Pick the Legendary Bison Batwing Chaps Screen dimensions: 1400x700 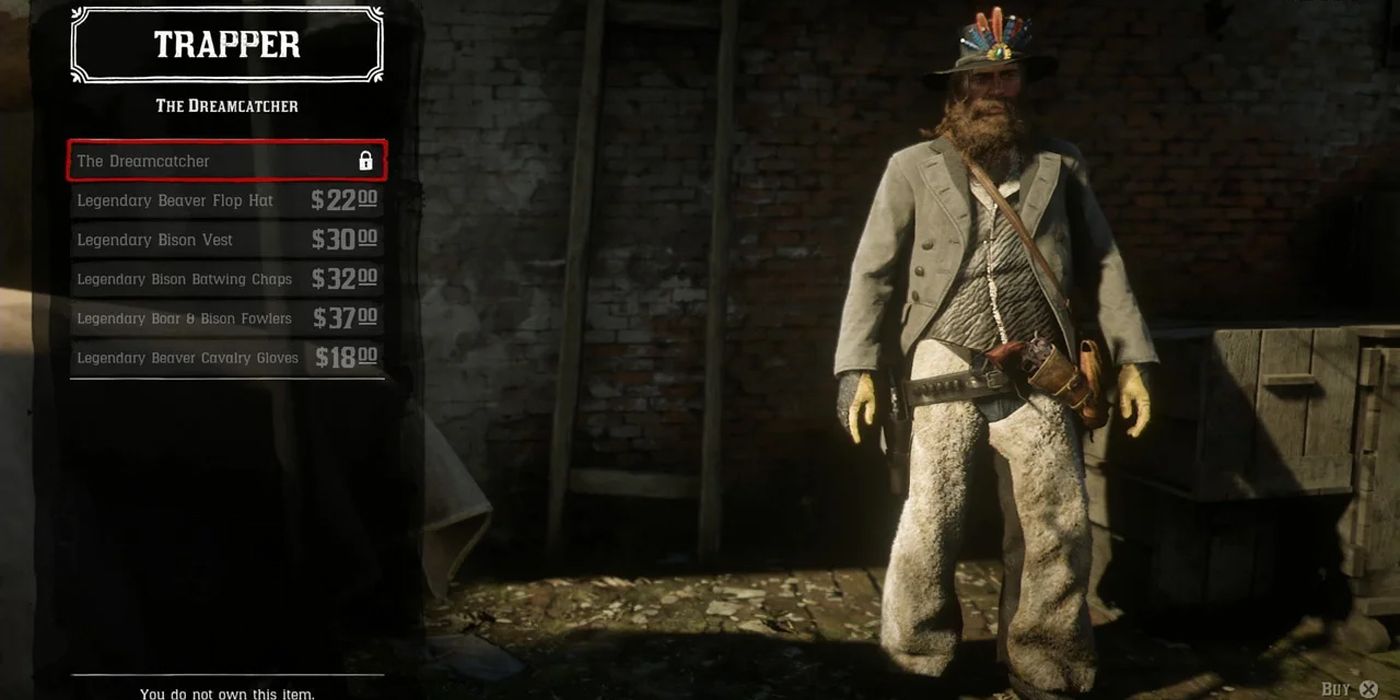coord(226,279)
